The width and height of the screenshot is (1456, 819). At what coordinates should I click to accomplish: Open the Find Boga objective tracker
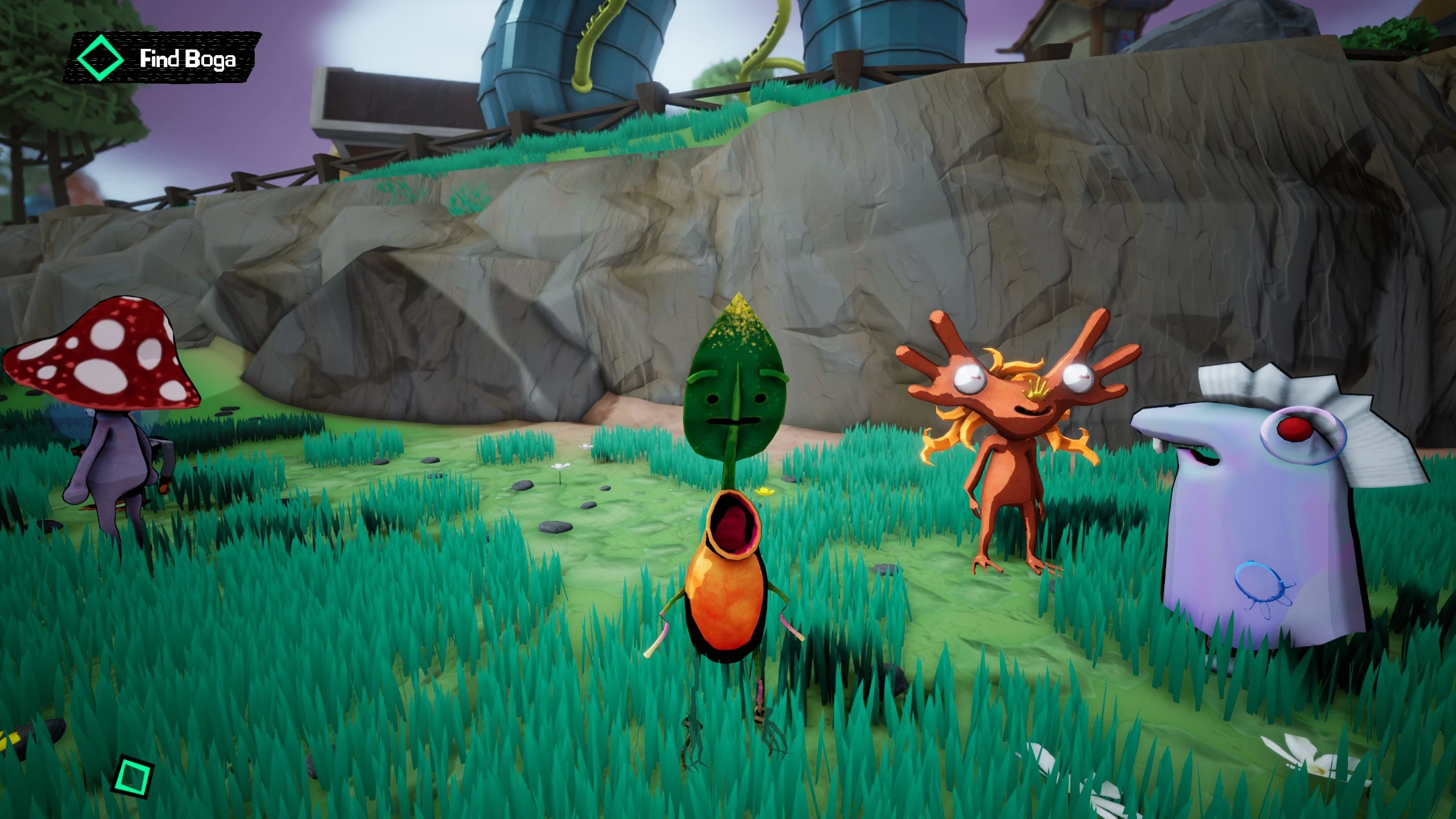coord(162,59)
